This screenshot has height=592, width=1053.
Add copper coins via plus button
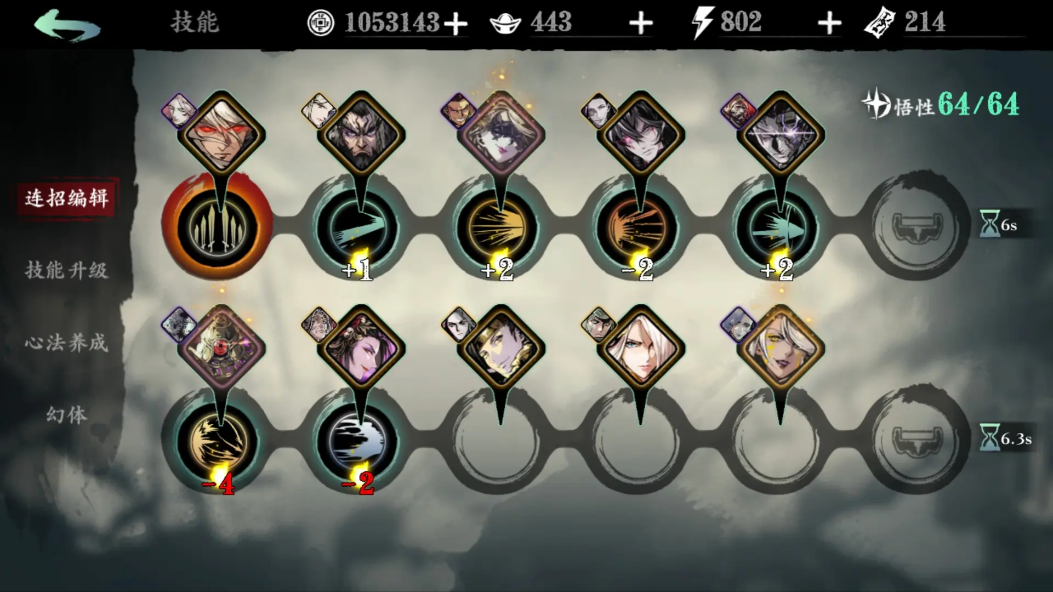(456, 24)
